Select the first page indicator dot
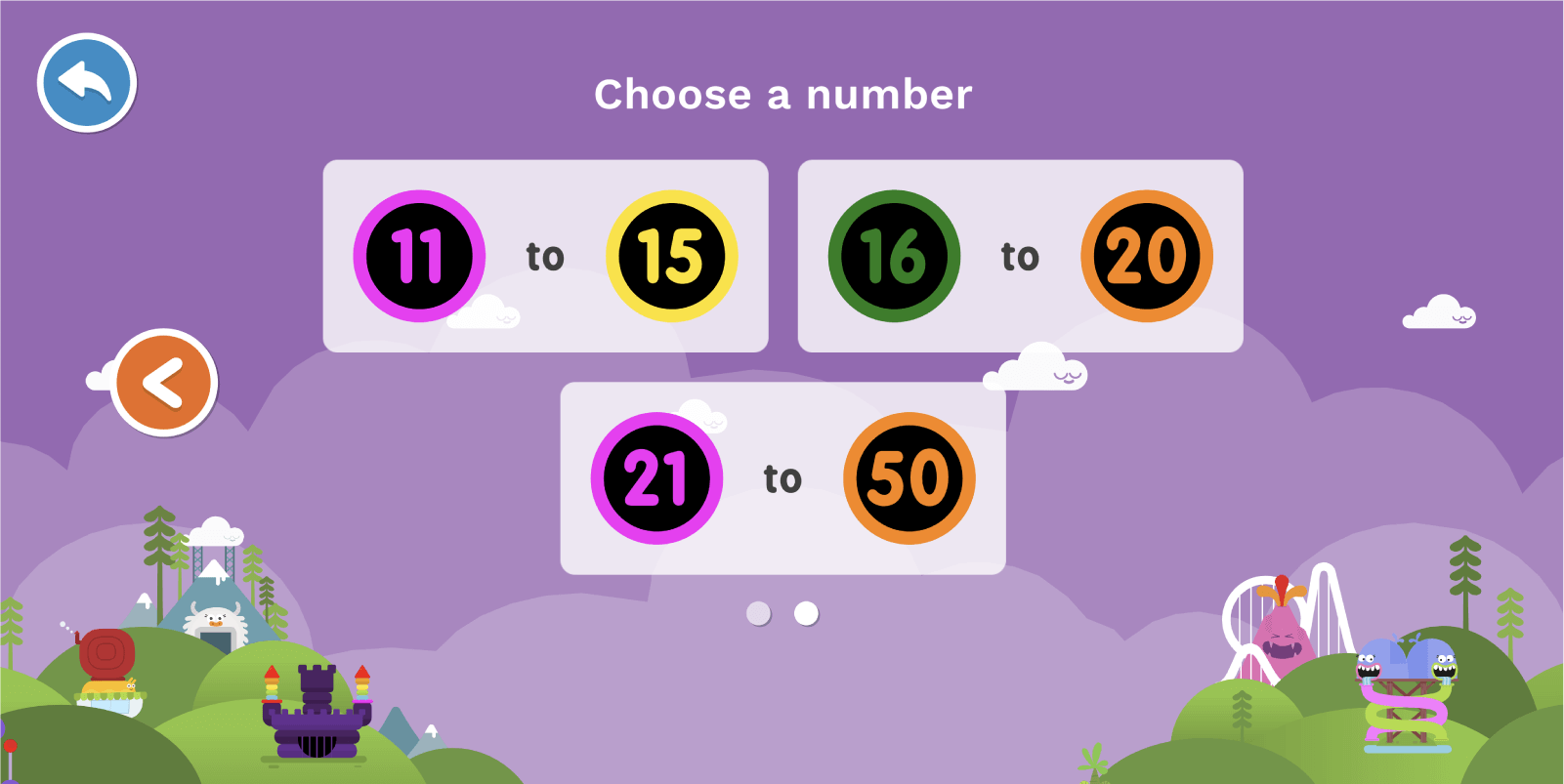Screen dimensions: 1564x784 pyautogui.click(x=758, y=613)
